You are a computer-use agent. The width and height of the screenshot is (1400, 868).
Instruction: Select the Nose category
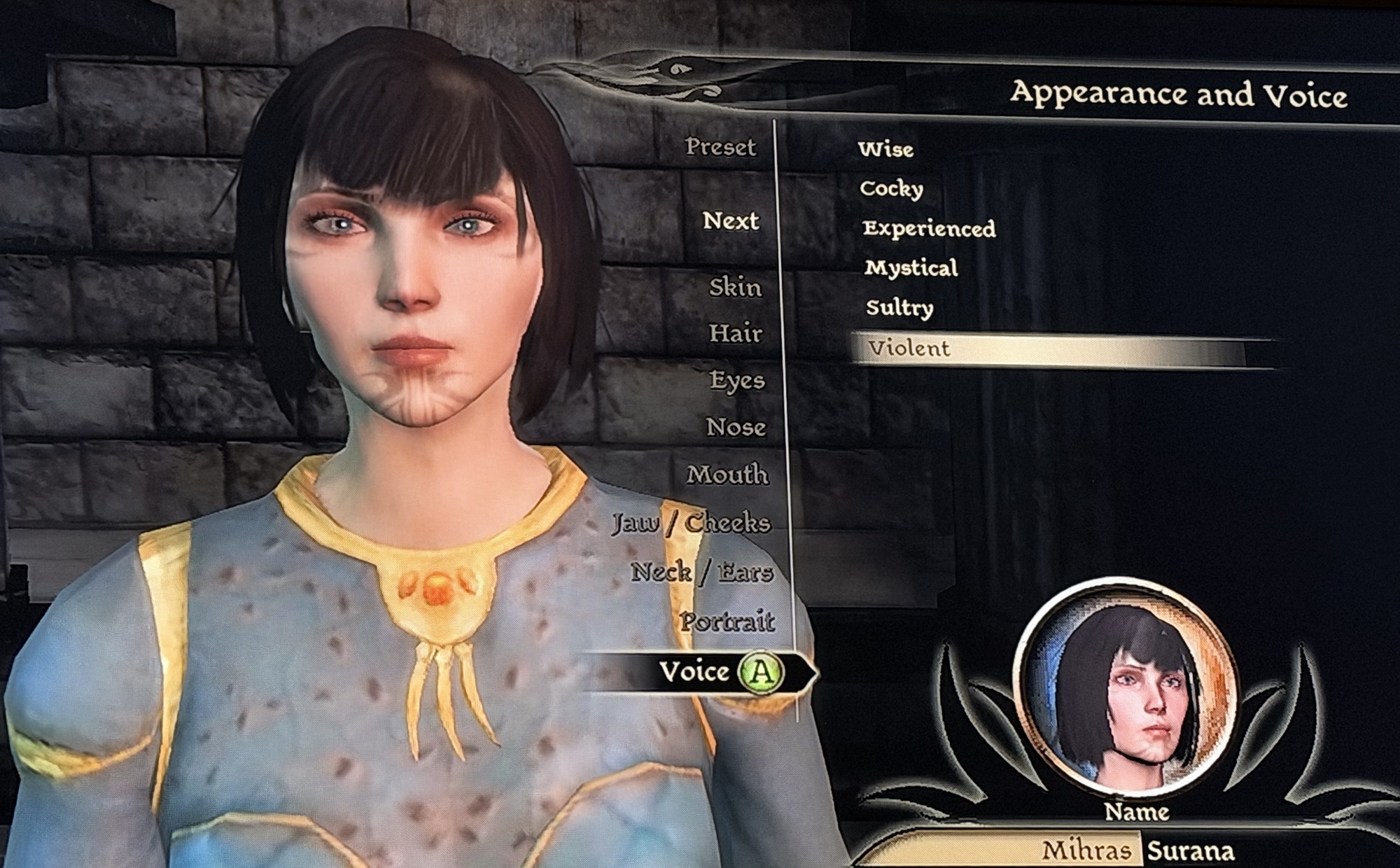[x=736, y=427]
